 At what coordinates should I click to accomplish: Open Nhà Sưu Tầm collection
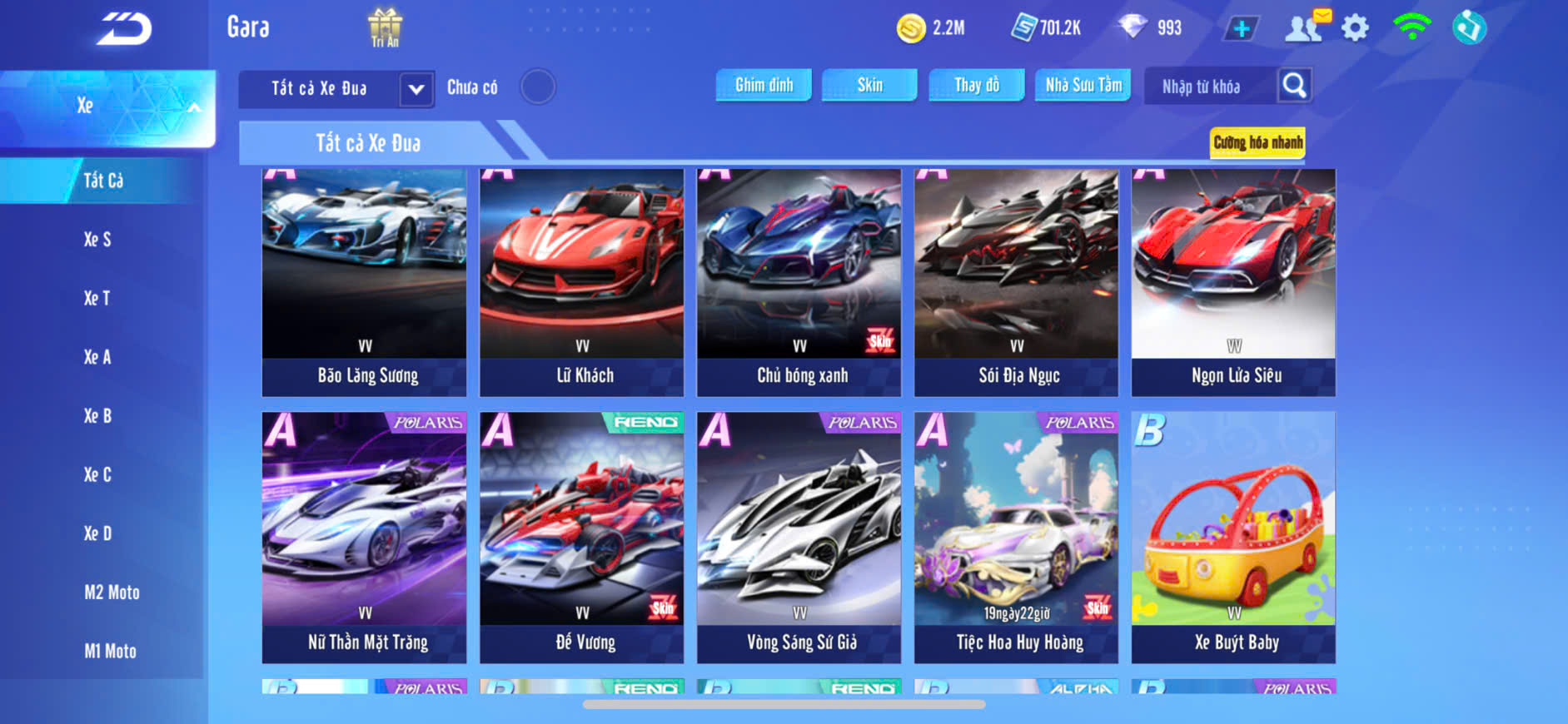[x=1083, y=85]
